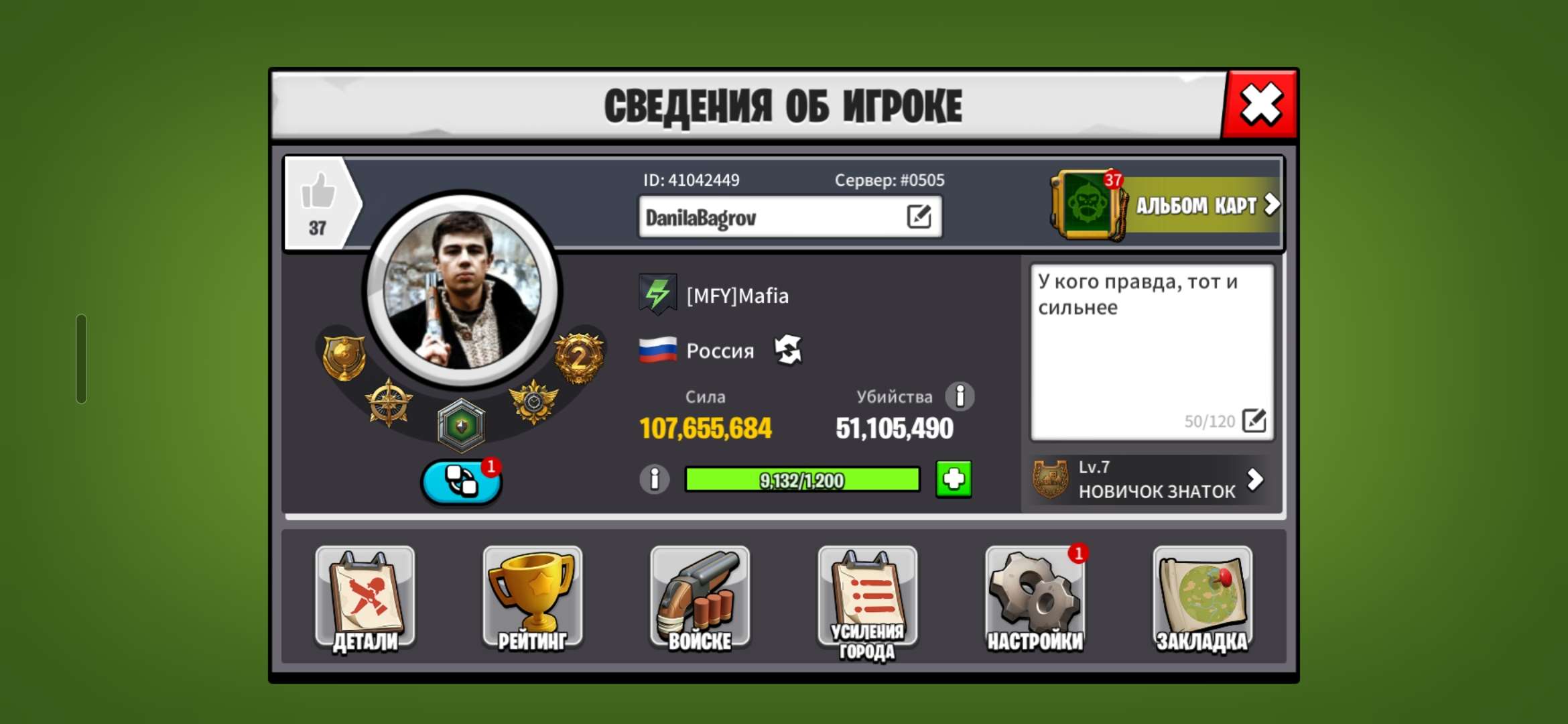Viewport: 1568px width, 724px height.
Task: Click the green plus beside the power bar
Action: 954,479
